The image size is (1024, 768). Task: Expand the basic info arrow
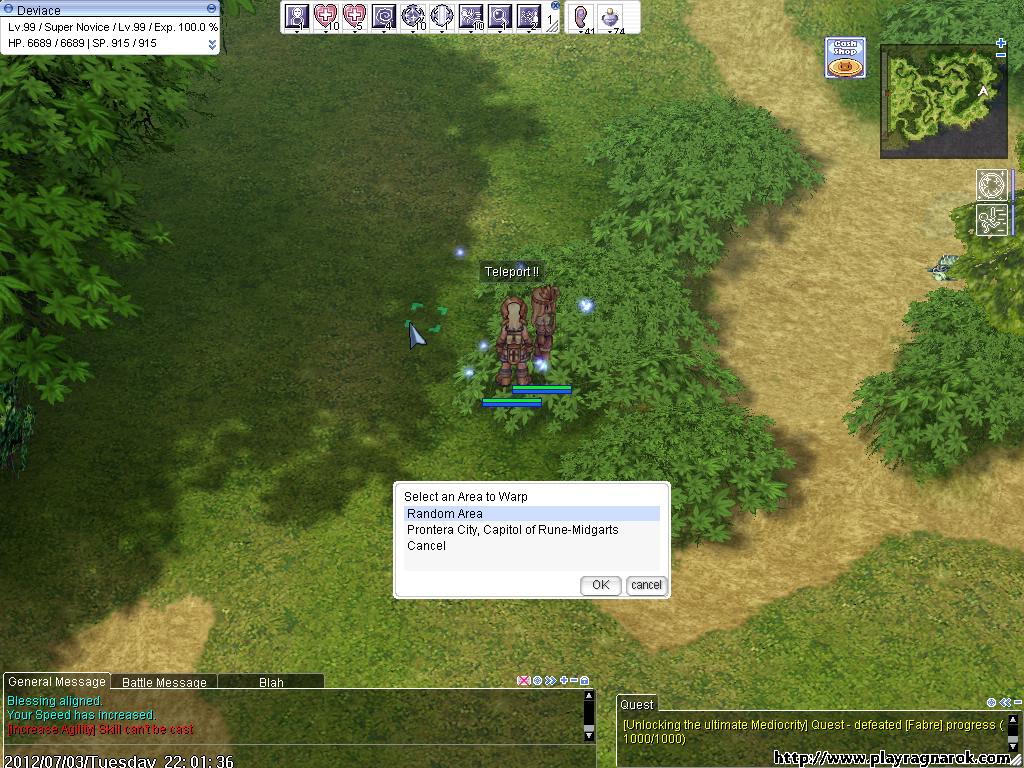pos(212,44)
